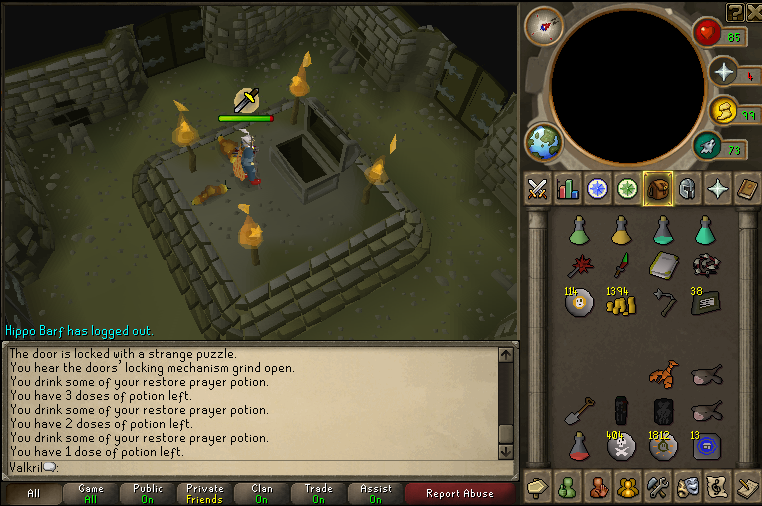Open the settings wrench tab
762x506 pixels.
(x=658, y=487)
